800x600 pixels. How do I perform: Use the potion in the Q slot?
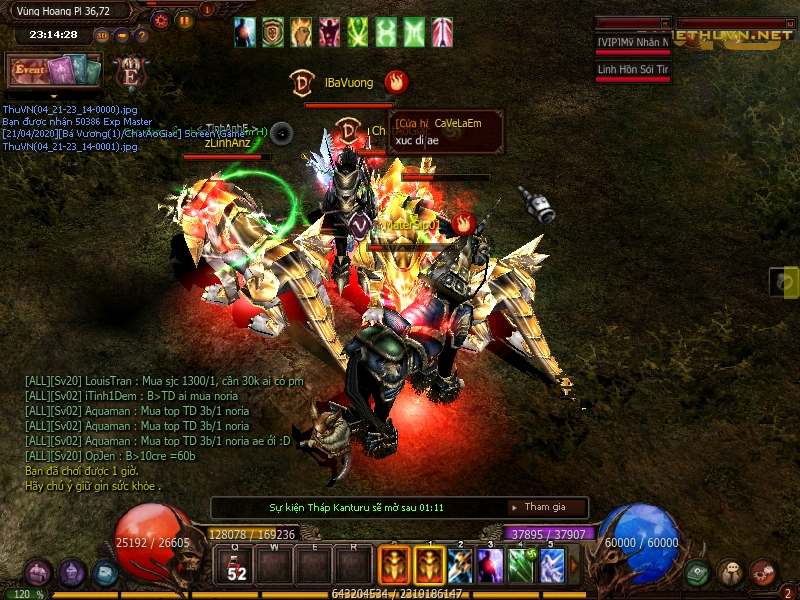click(x=236, y=565)
